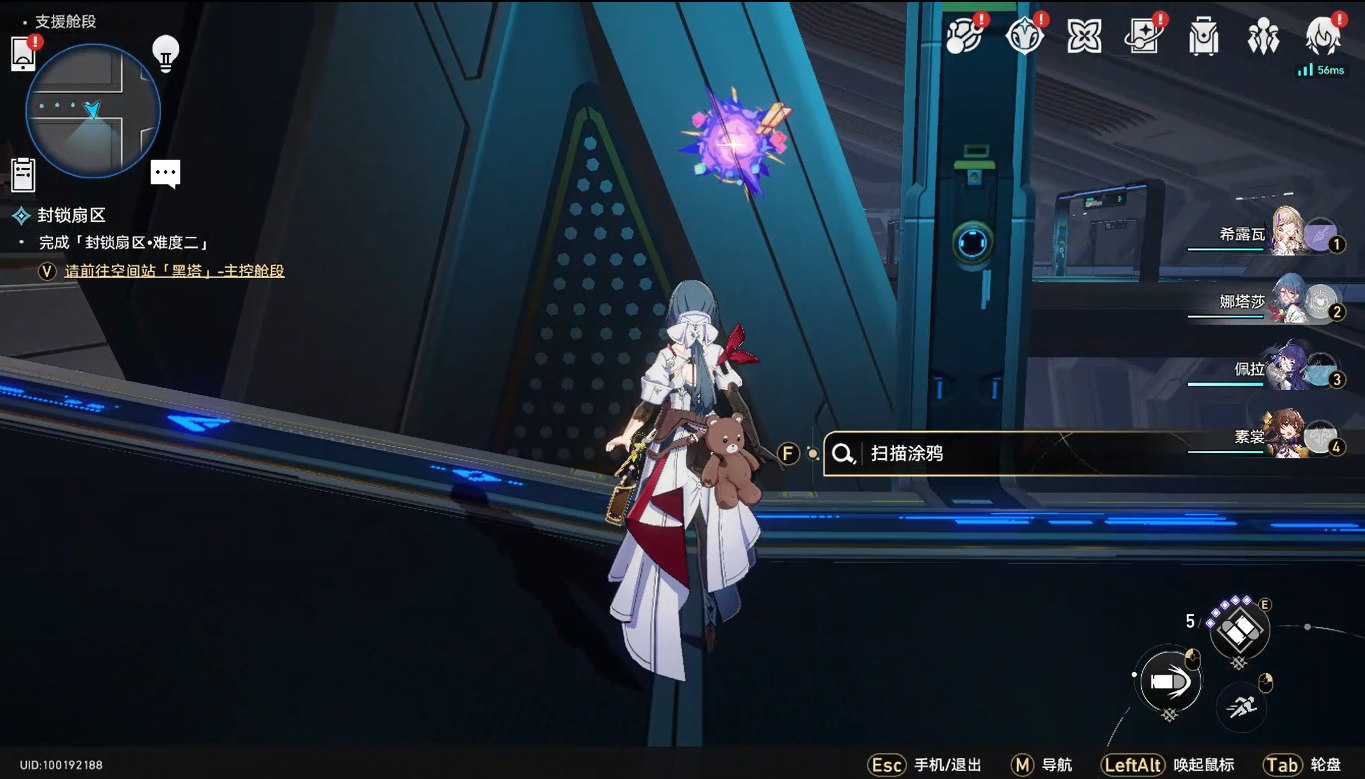Screen dimensions: 1365x779
Task: Open the backpack inventory icon
Action: [x=1203, y=37]
